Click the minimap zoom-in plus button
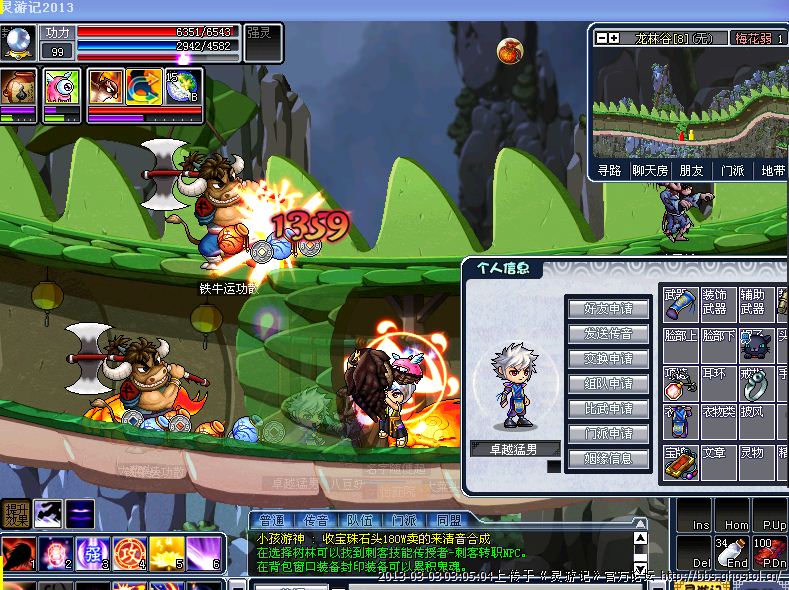The width and height of the screenshot is (789, 590). point(614,38)
